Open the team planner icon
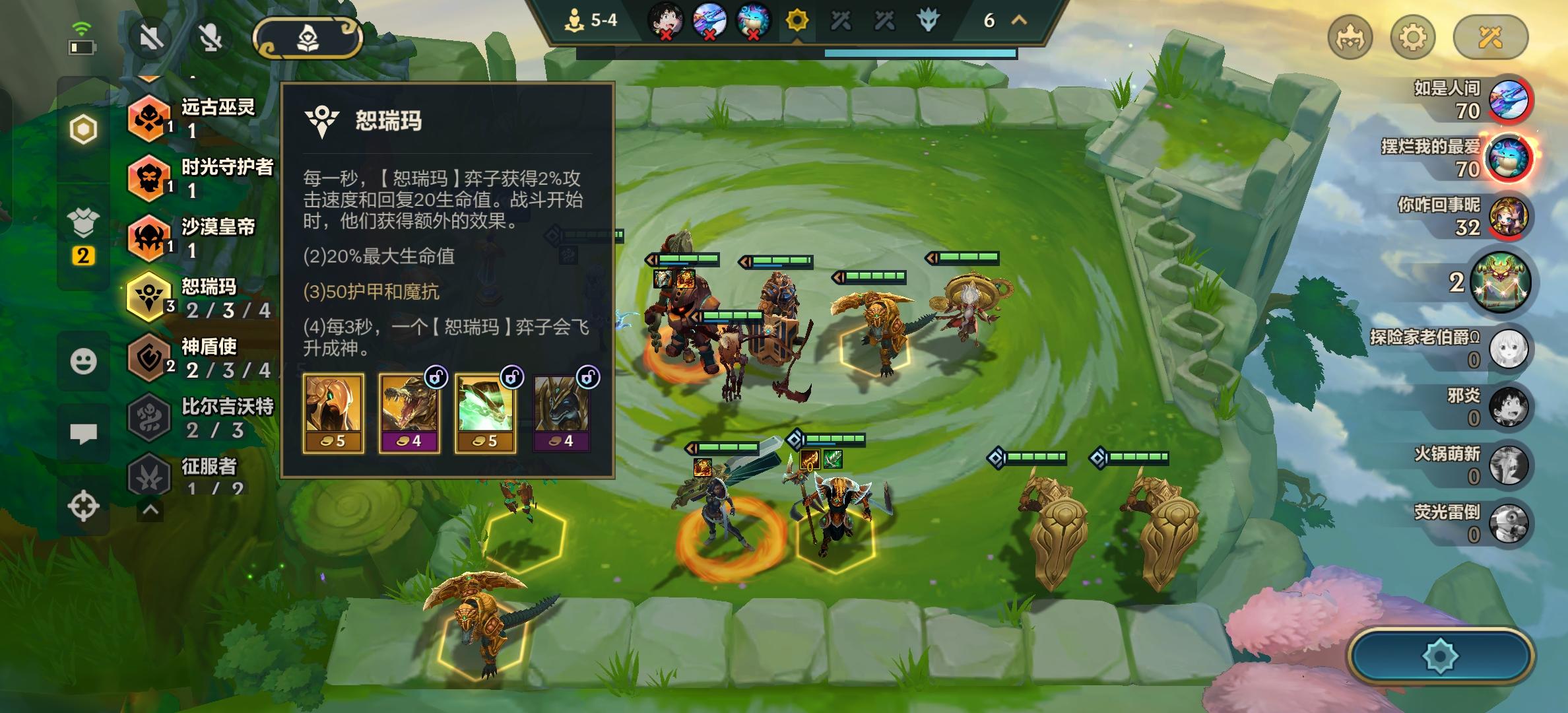1568x713 pixels. 308,38
